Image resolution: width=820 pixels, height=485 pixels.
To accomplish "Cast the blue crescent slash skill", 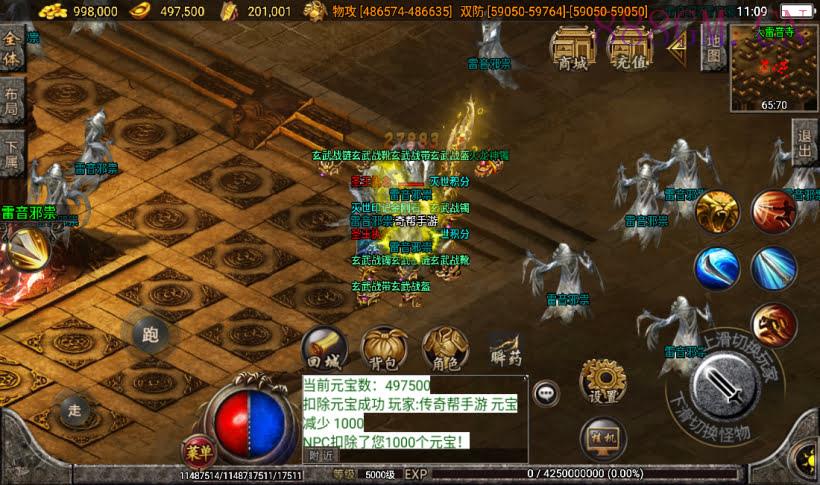I will tap(717, 268).
